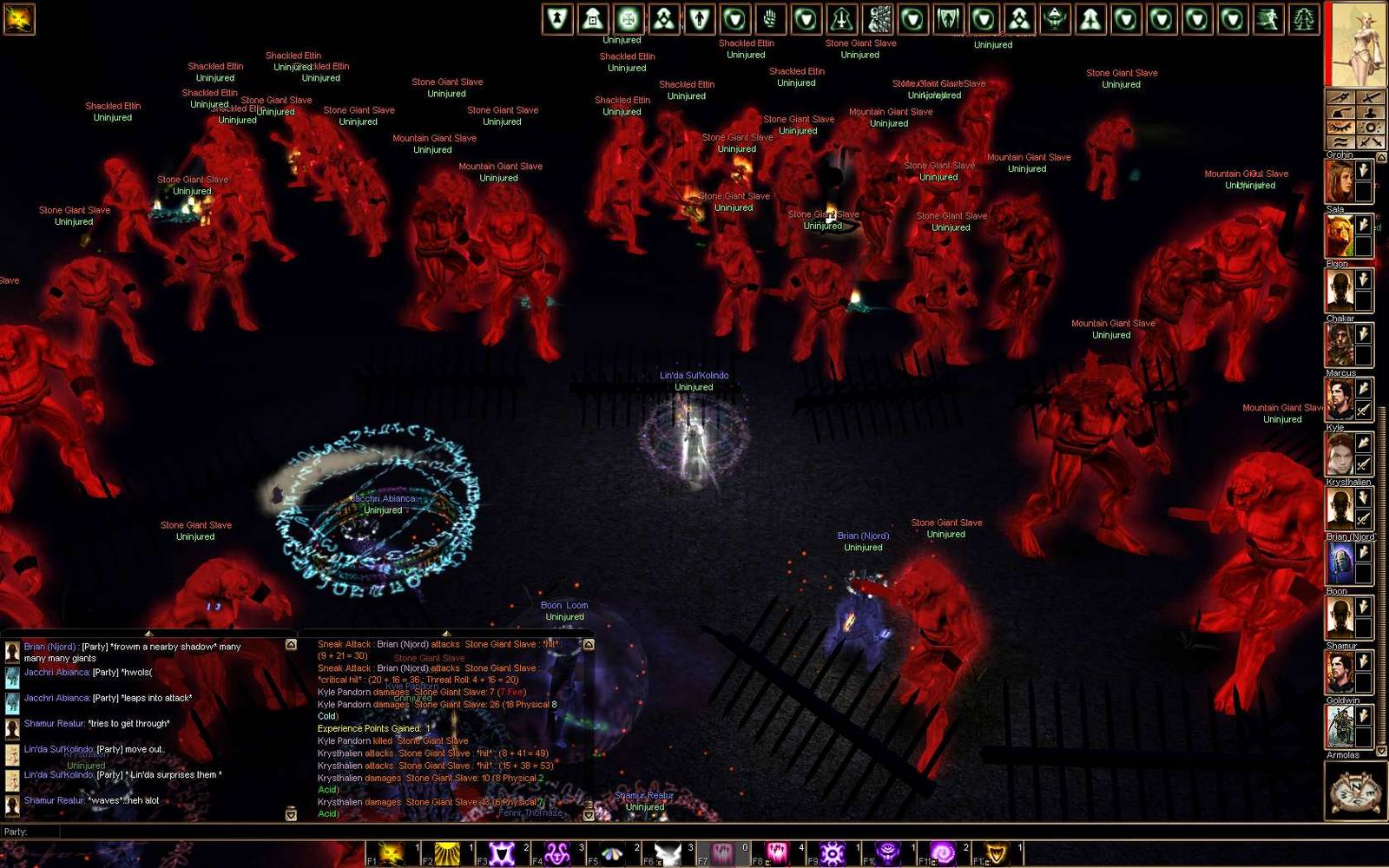
Task: Click the purple spiral spell in quickslot F11
Action: 942,851
